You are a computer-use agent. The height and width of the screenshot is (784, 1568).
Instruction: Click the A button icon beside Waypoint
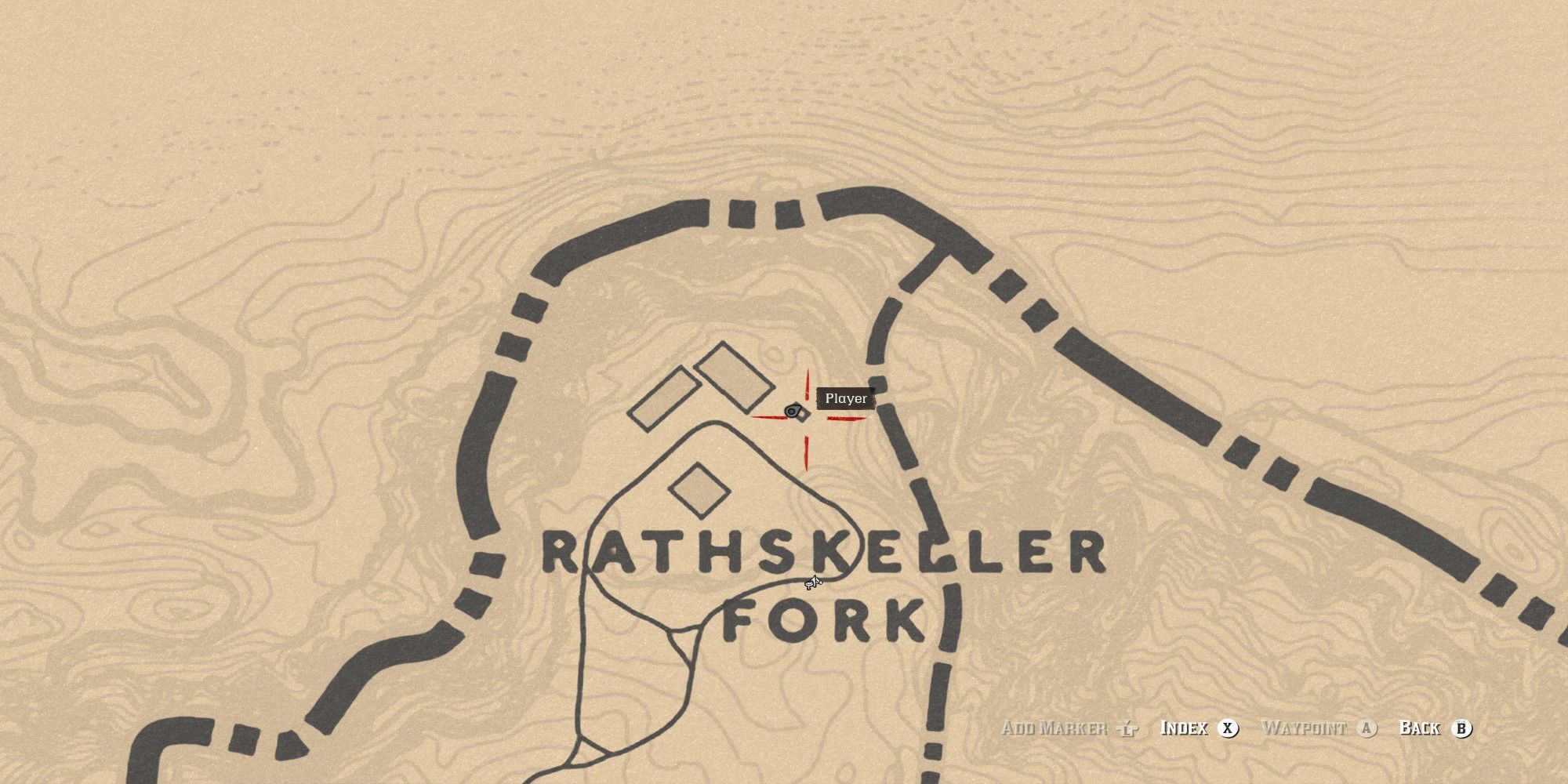pyautogui.click(x=1367, y=728)
